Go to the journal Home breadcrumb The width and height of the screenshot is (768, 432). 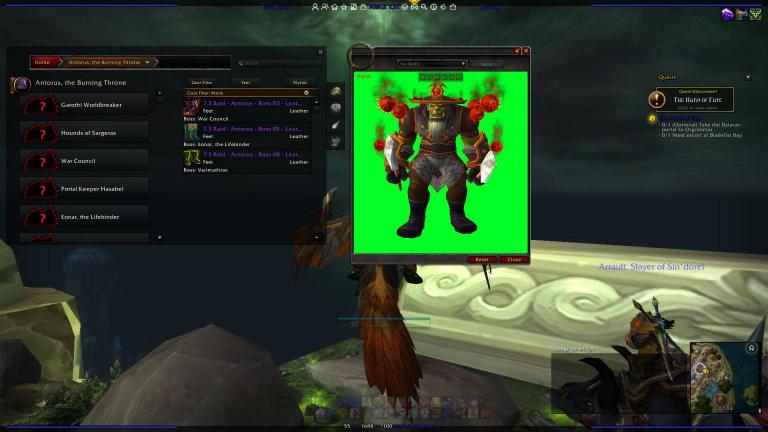tap(42, 62)
